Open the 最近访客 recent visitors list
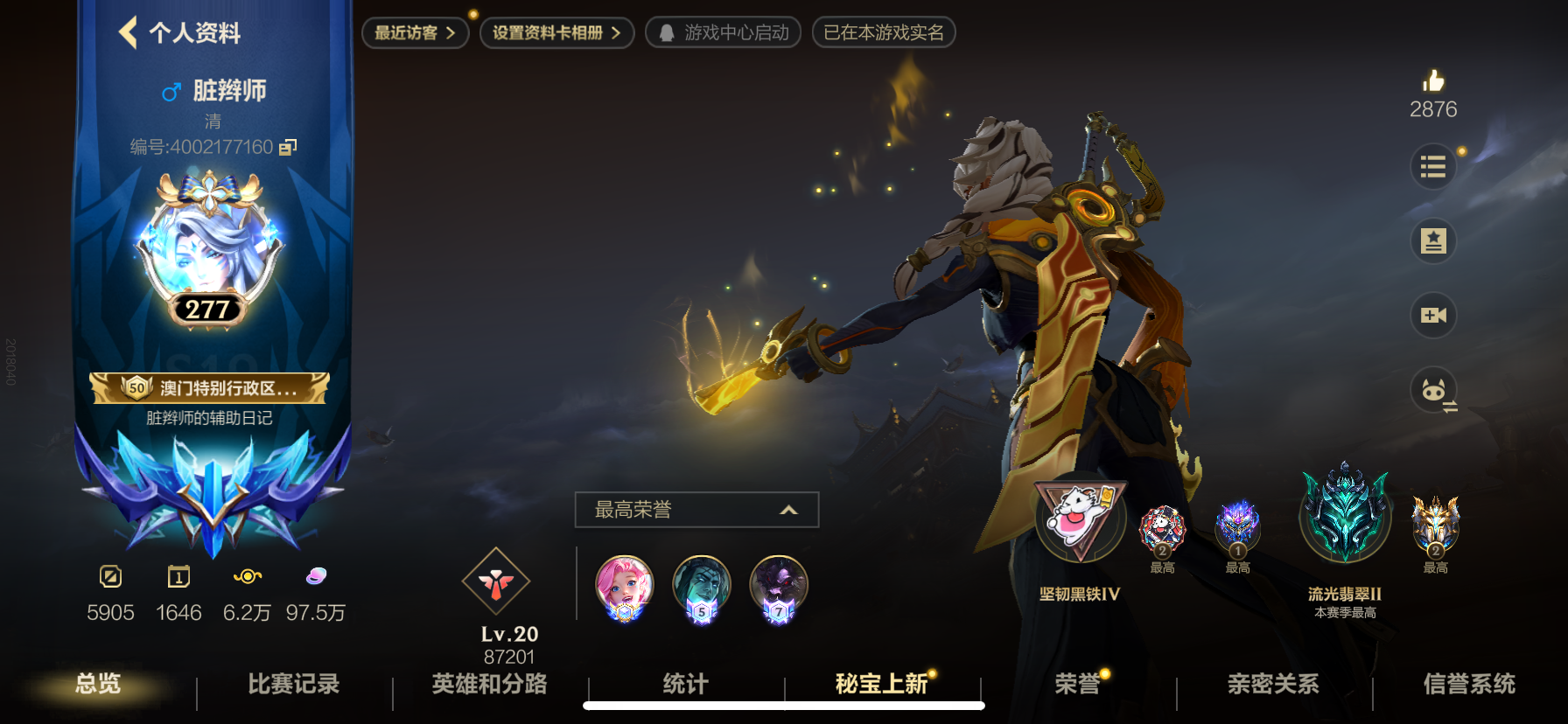 (x=415, y=33)
